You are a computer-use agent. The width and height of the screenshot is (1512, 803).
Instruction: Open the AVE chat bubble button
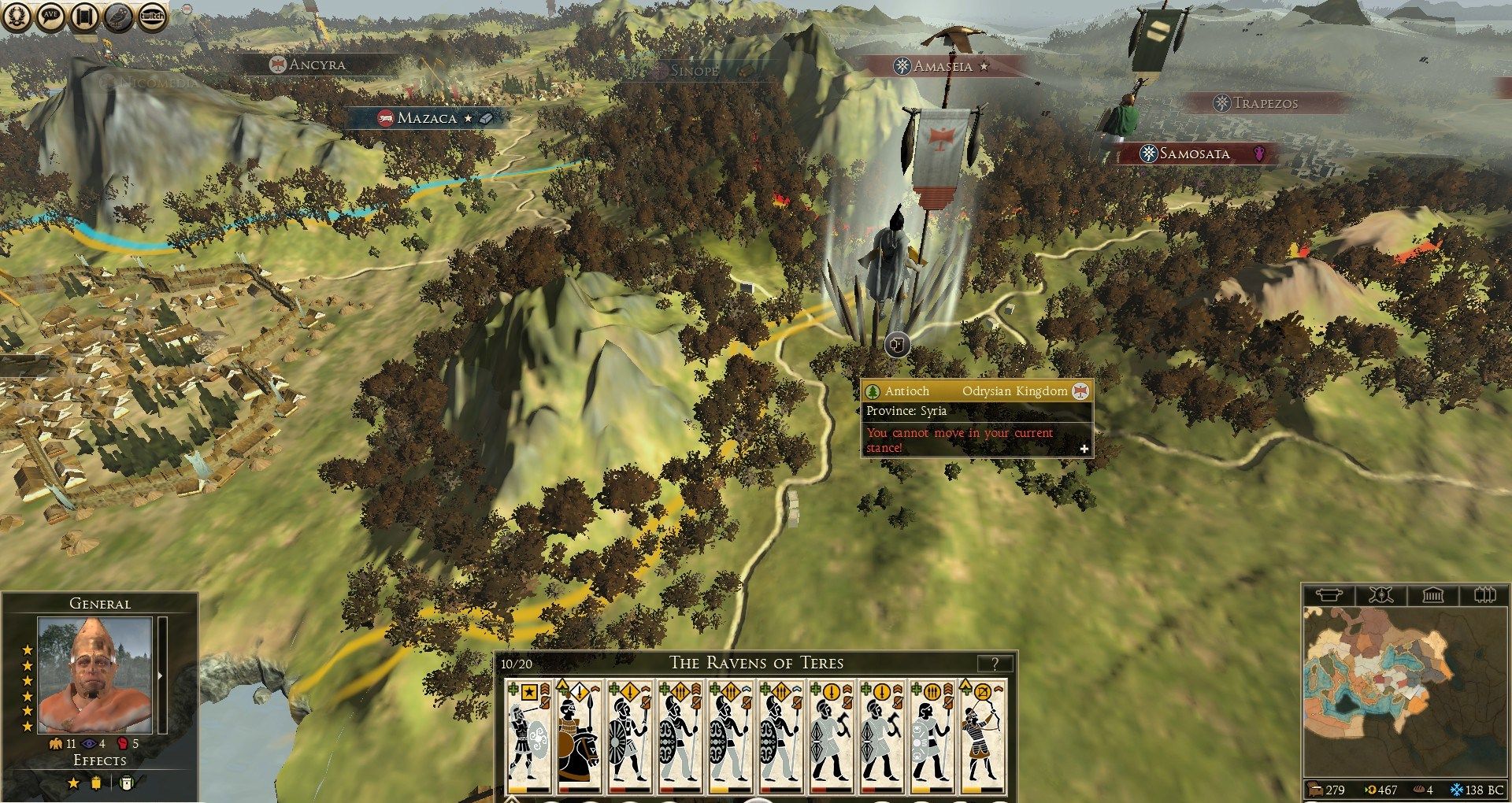click(x=50, y=16)
